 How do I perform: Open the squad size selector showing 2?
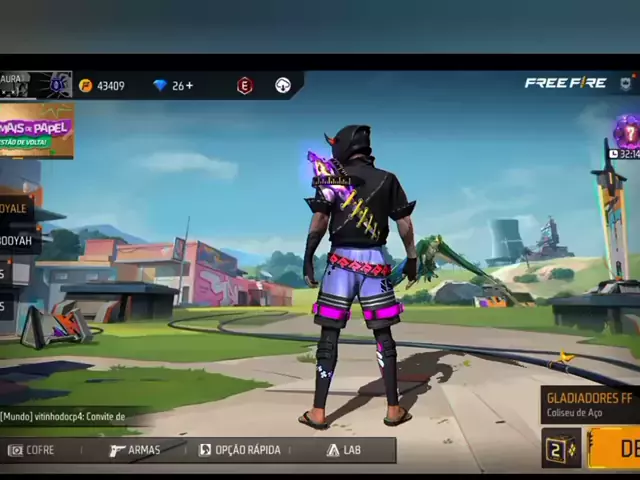tap(560, 449)
